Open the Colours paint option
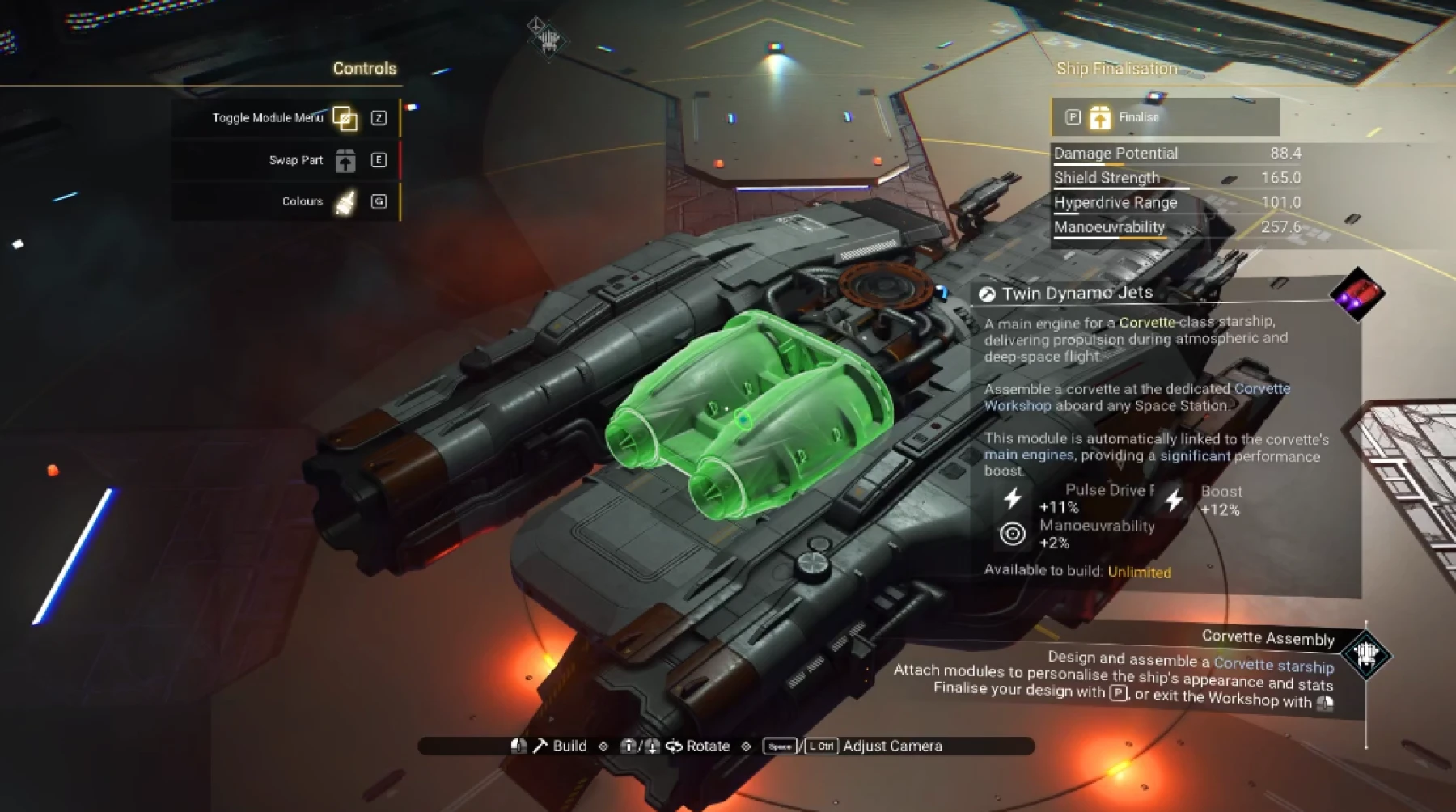 (345, 202)
